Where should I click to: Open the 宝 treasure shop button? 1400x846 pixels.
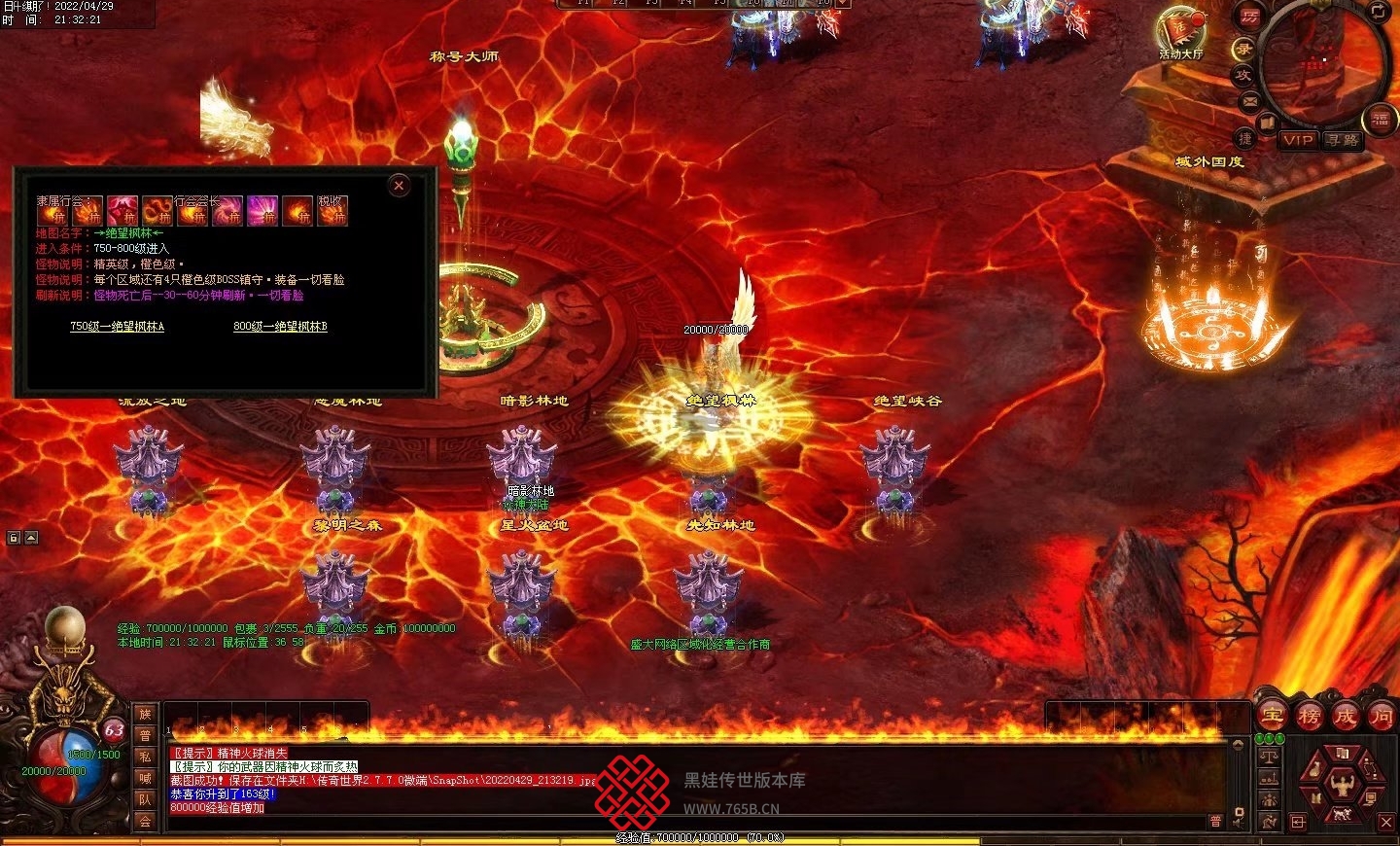pos(1272,717)
